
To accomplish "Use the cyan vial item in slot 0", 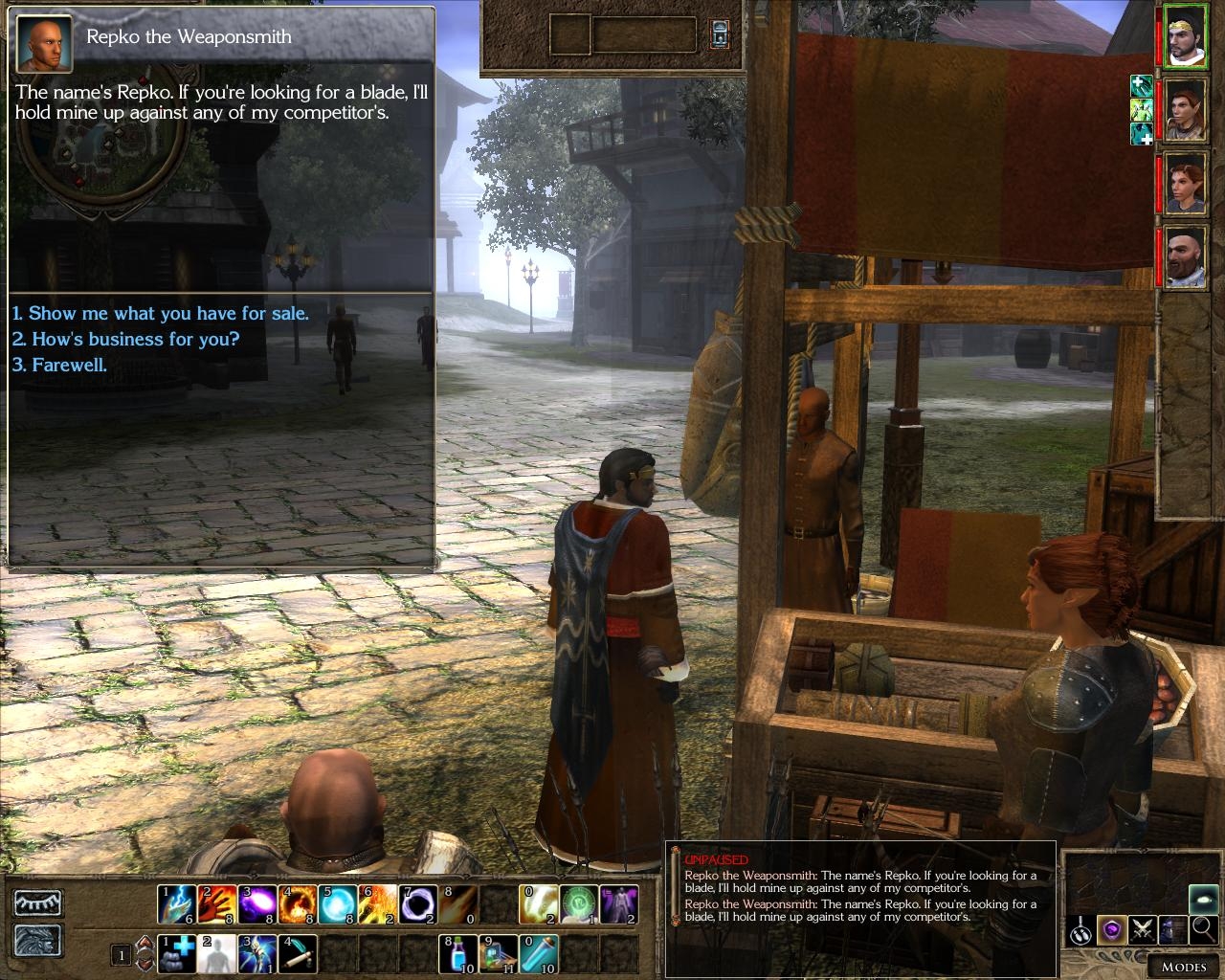I will click(x=539, y=954).
